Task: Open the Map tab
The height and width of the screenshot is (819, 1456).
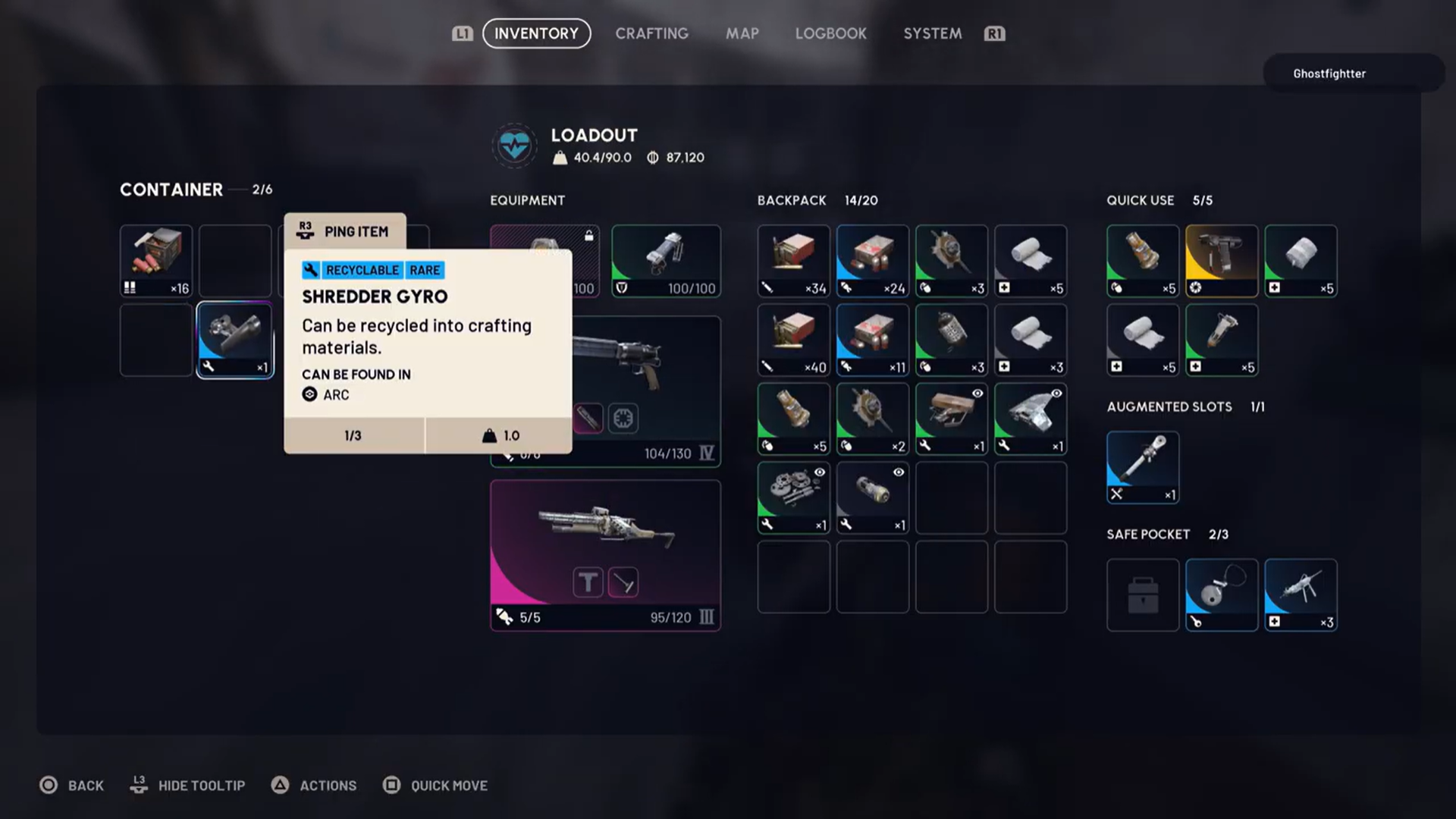Action: [x=742, y=33]
